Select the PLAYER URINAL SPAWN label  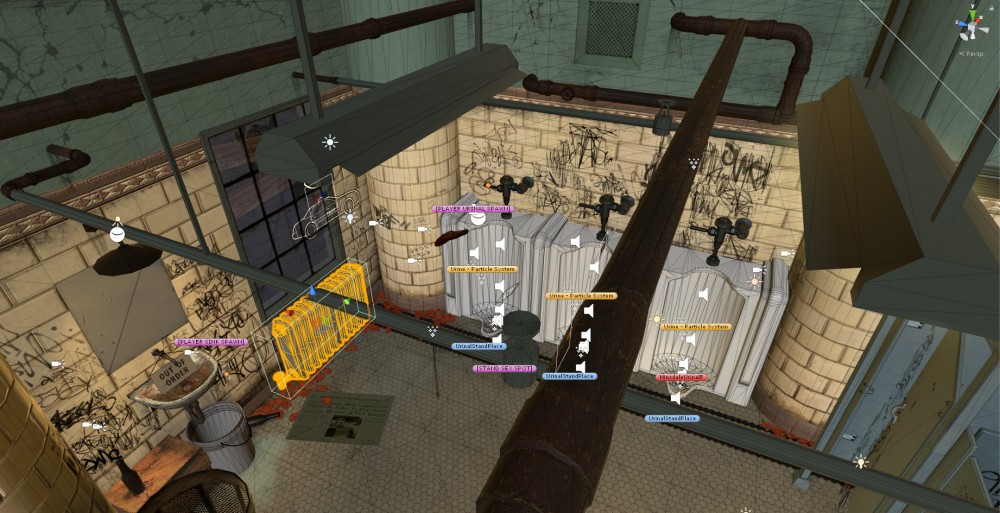pos(472,209)
